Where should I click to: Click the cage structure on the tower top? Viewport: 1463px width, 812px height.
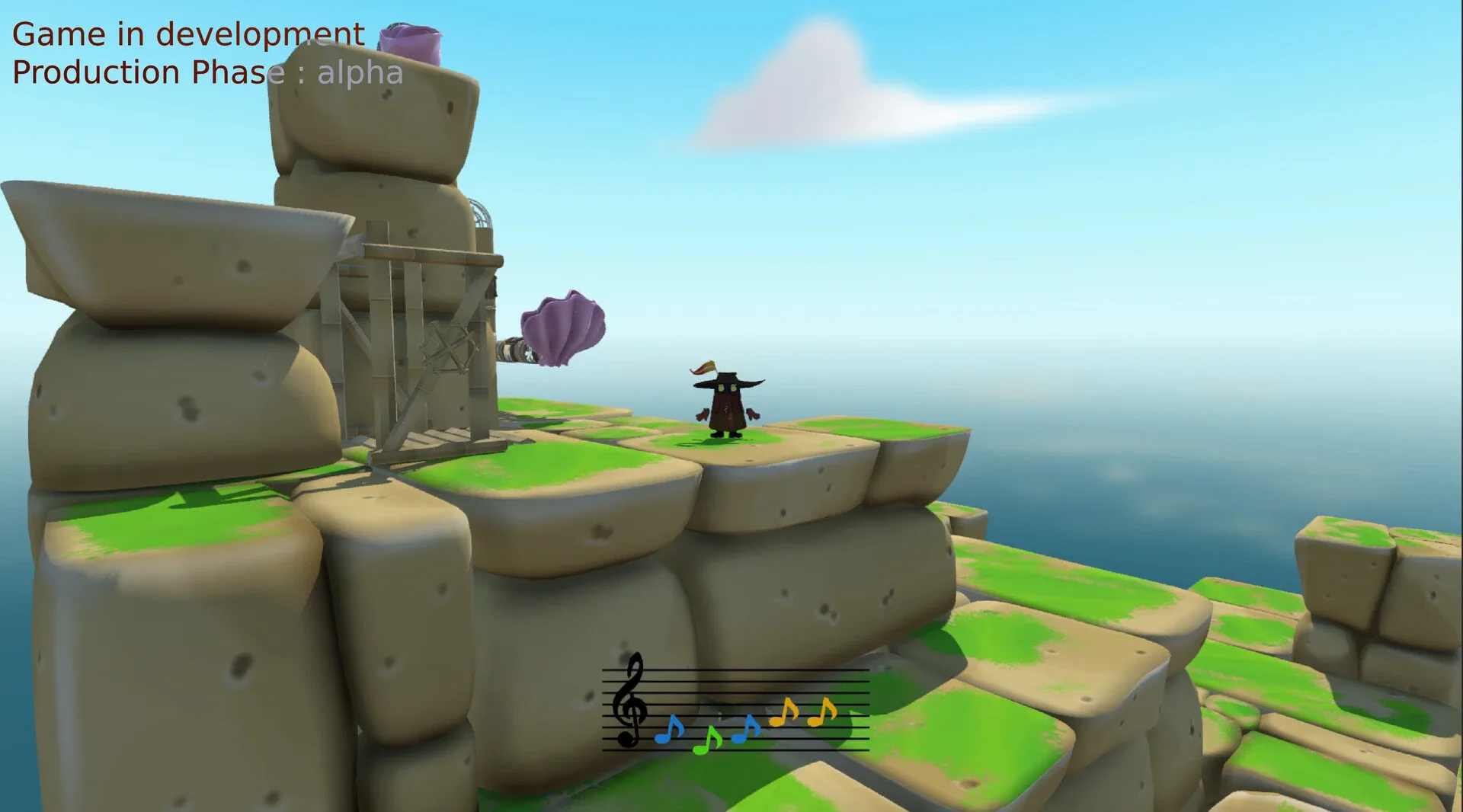(481, 213)
